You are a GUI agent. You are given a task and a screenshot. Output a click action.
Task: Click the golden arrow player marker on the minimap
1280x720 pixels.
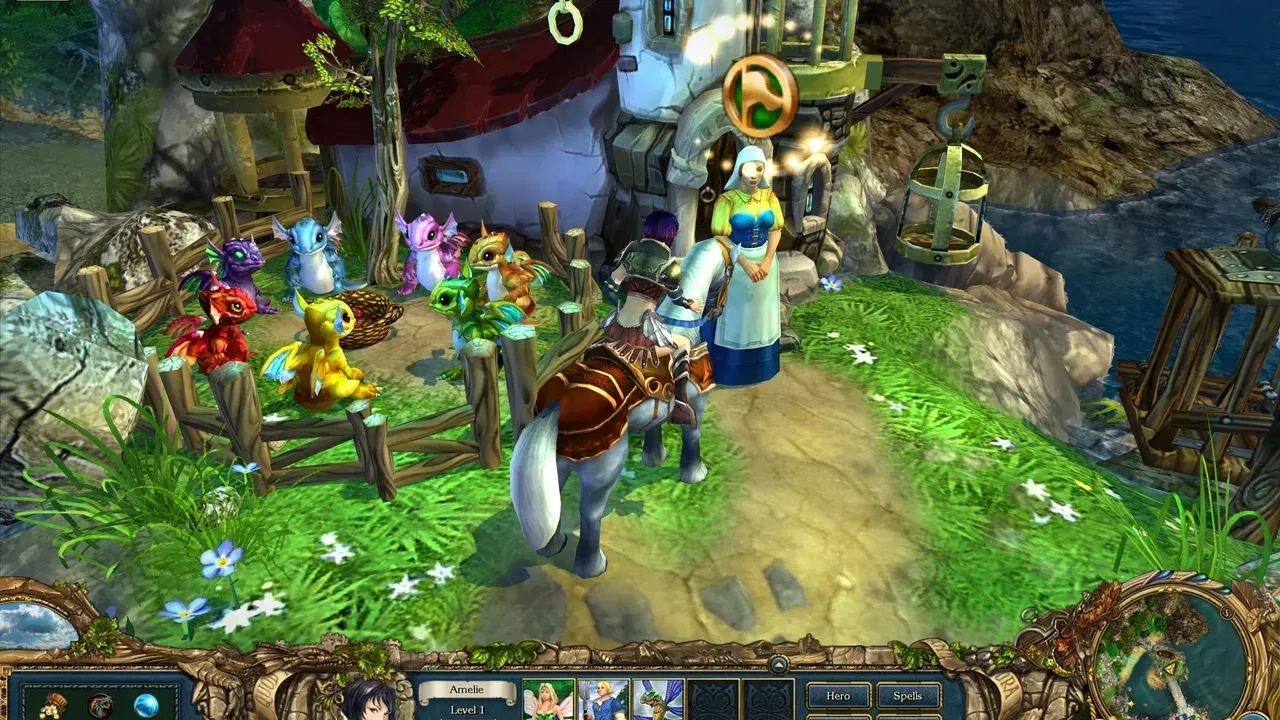(1171, 668)
